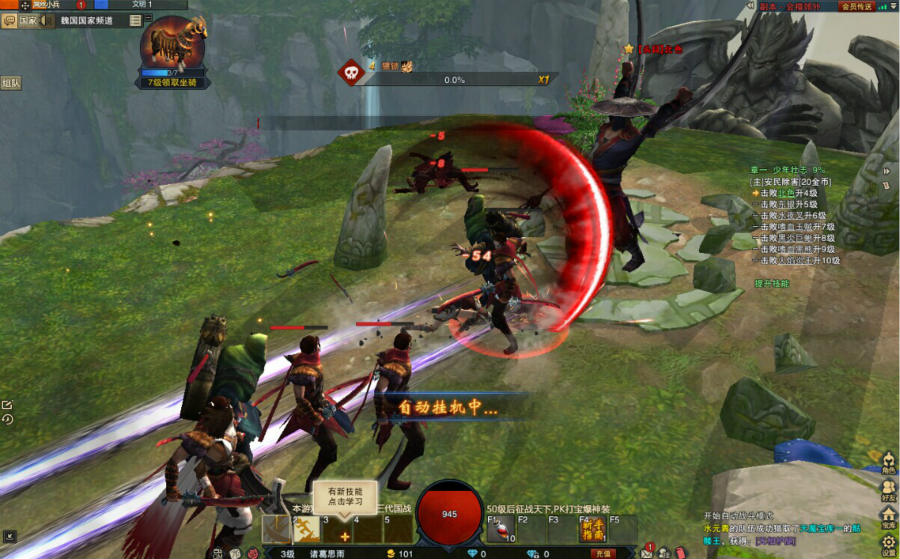The height and width of the screenshot is (559, 900).
Task: Click the 提升技能 upgrade skill link
Action: coord(771,284)
